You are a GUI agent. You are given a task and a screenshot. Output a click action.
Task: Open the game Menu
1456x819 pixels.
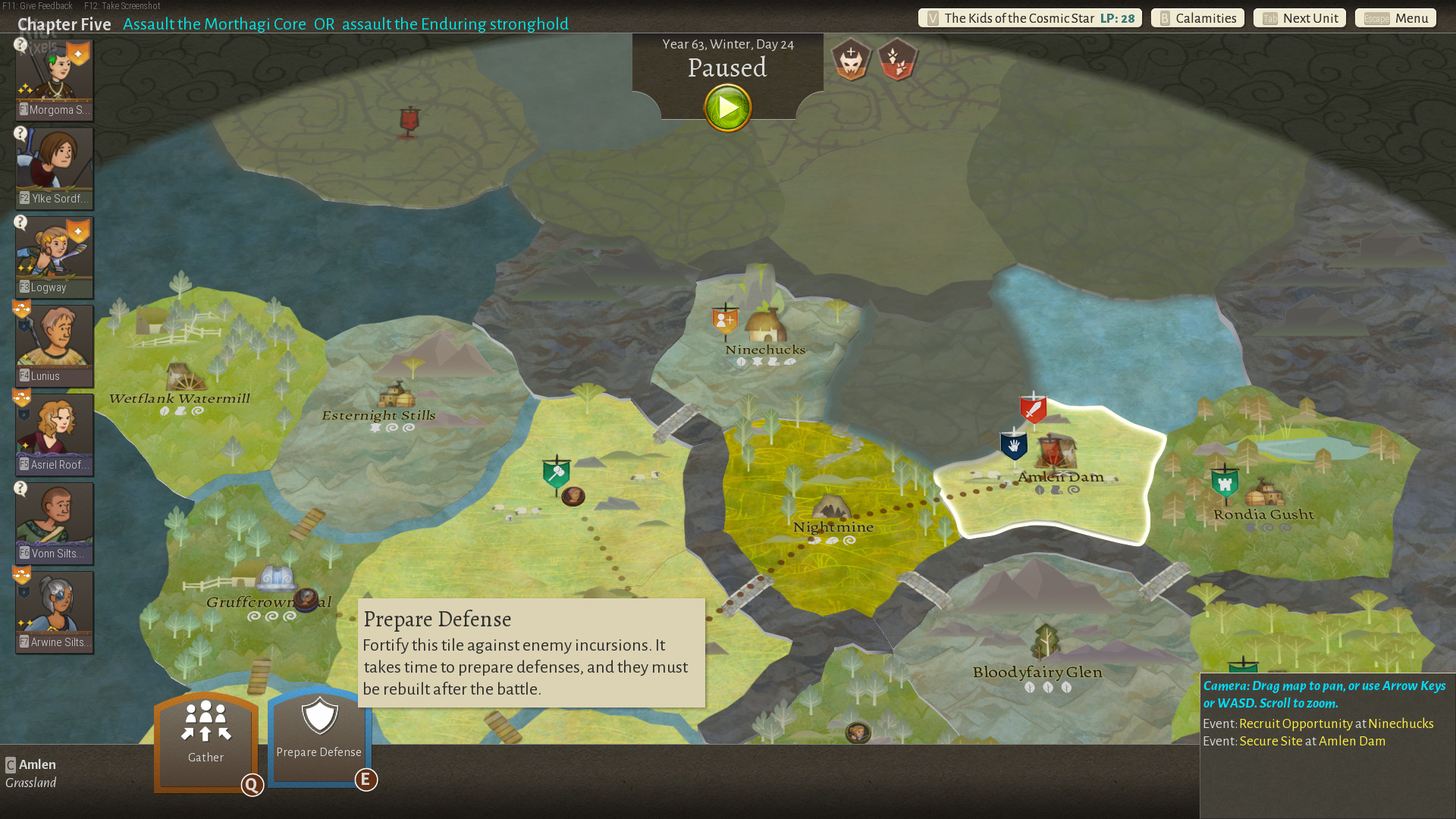pyautogui.click(x=1395, y=18)
